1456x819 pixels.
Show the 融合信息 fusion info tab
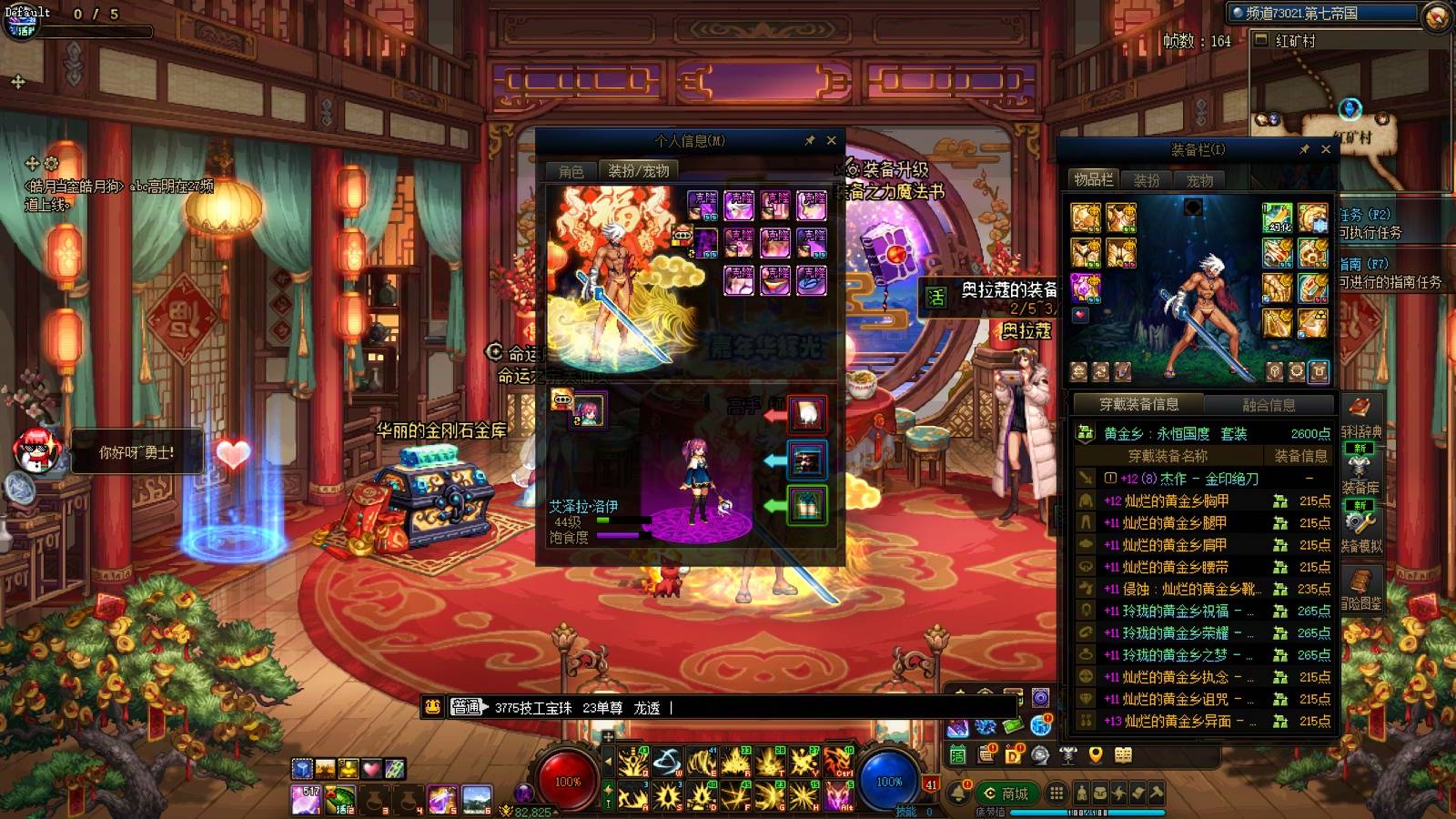tap(1269, 405)
